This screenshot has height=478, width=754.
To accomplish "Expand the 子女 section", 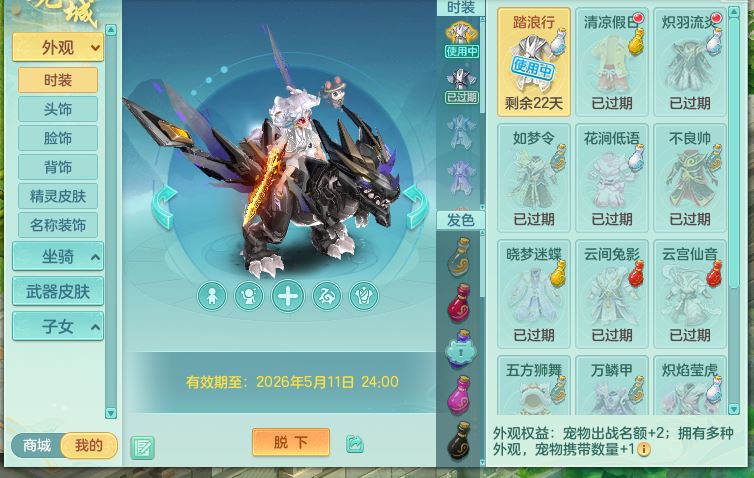I will click(x=57, y=326).
